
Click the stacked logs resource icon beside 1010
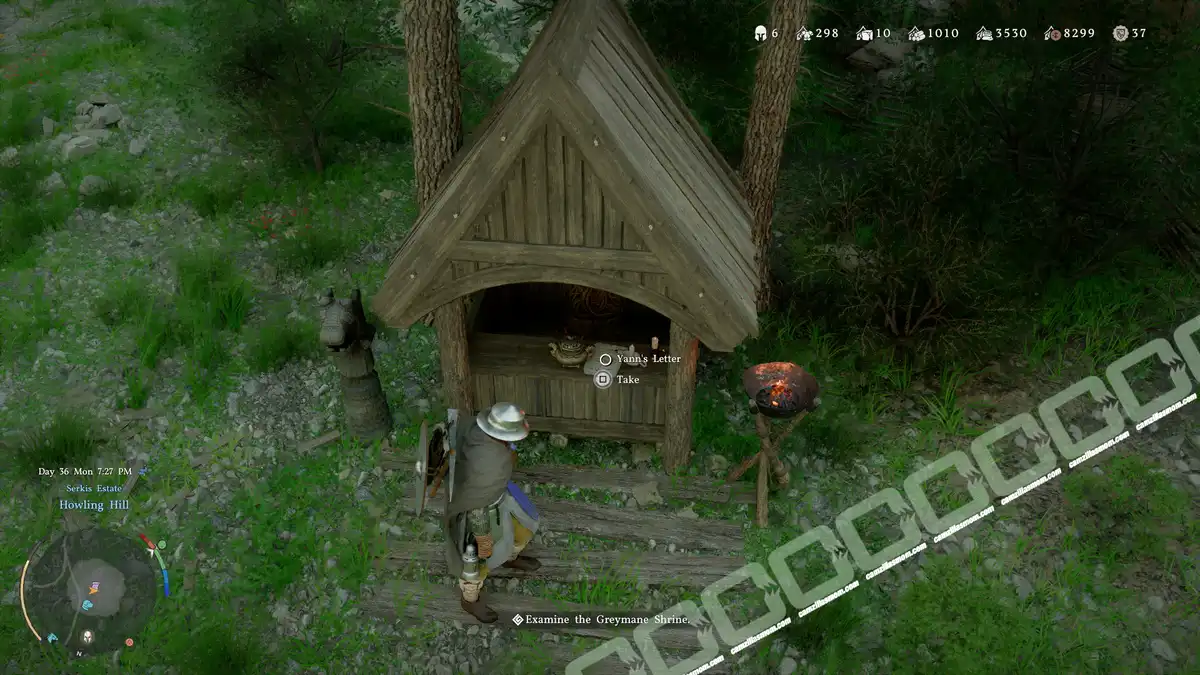[x=914, y=33]
